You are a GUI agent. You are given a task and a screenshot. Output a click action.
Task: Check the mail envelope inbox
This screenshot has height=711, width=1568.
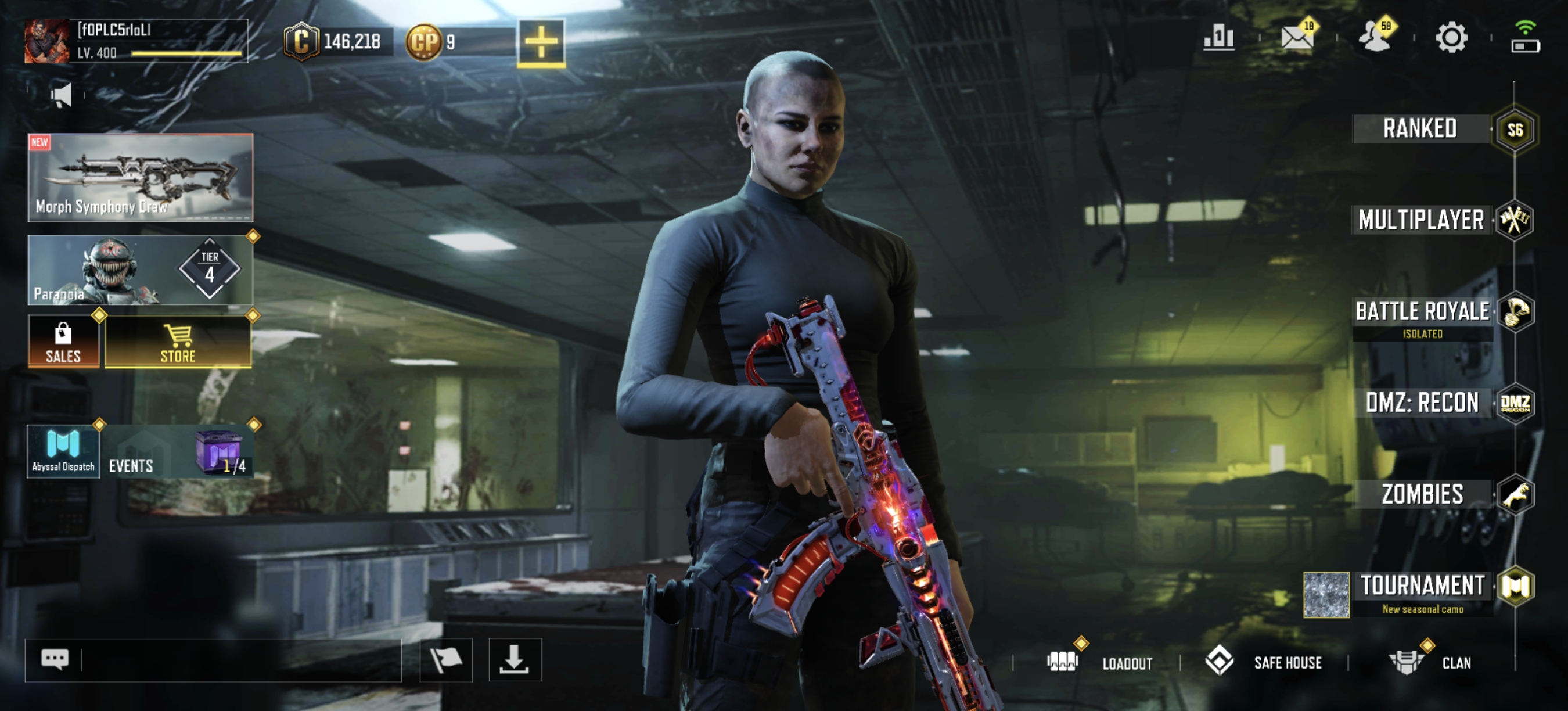point(1297,38)
